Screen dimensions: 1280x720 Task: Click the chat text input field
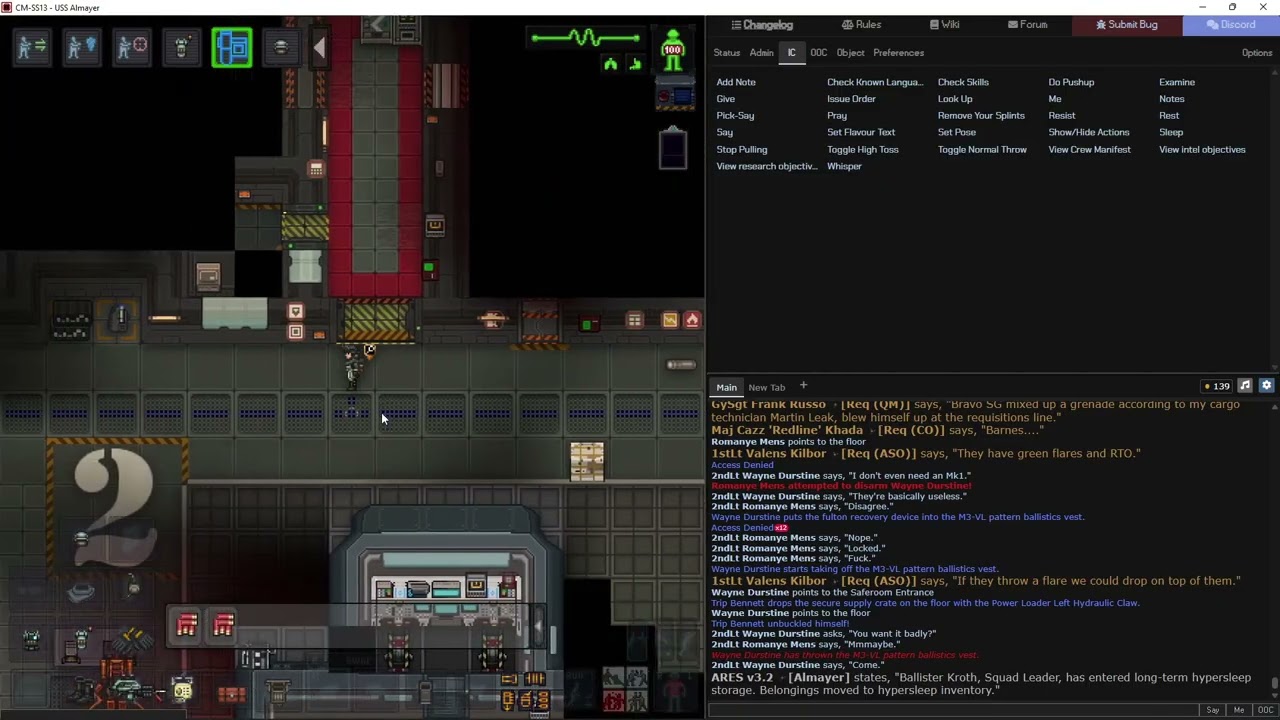click(x=950, y=710)
